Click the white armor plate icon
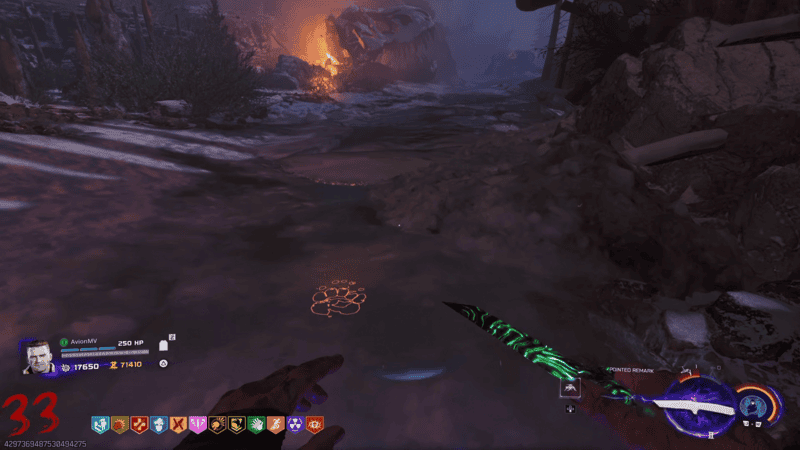 coord(162,345)
